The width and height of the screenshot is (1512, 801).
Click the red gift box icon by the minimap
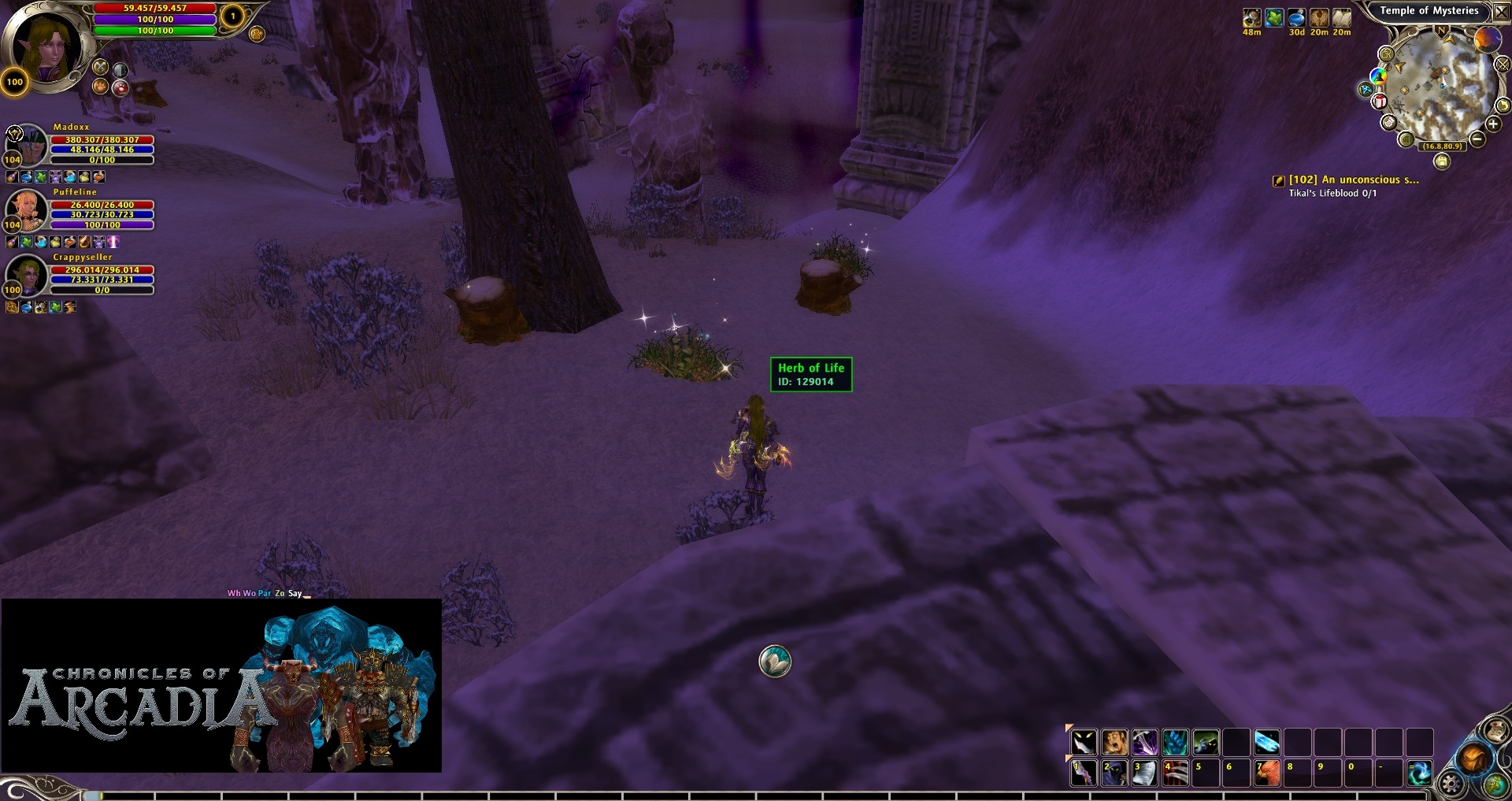[x=1380, y=102]
